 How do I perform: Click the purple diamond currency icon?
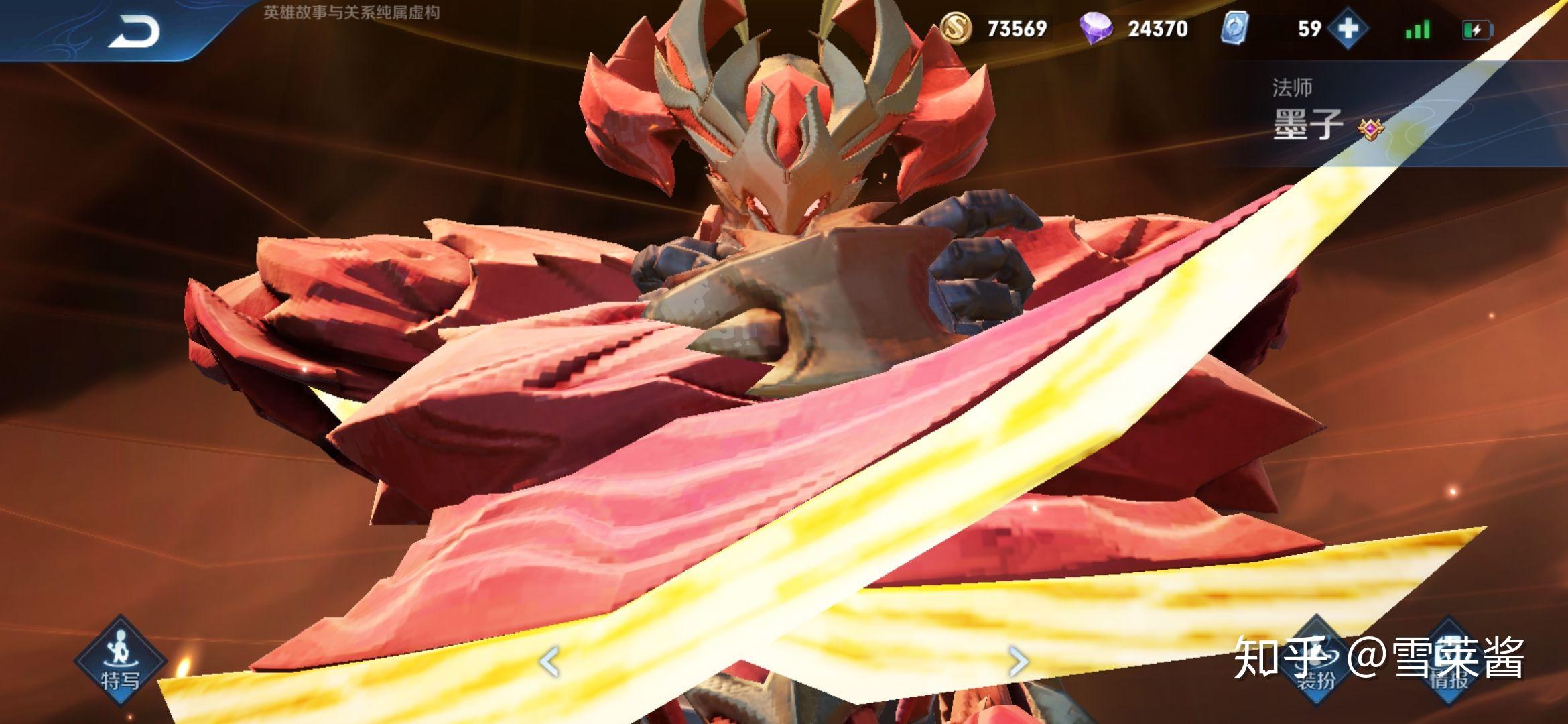[x=1096, y=29]
